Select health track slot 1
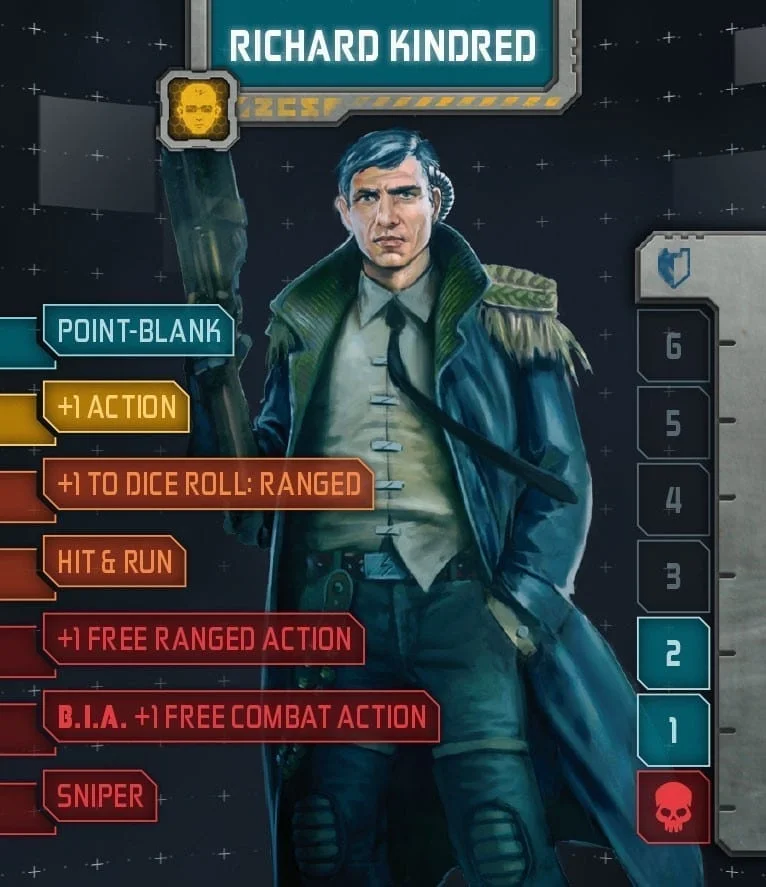 tap(673, 731)
